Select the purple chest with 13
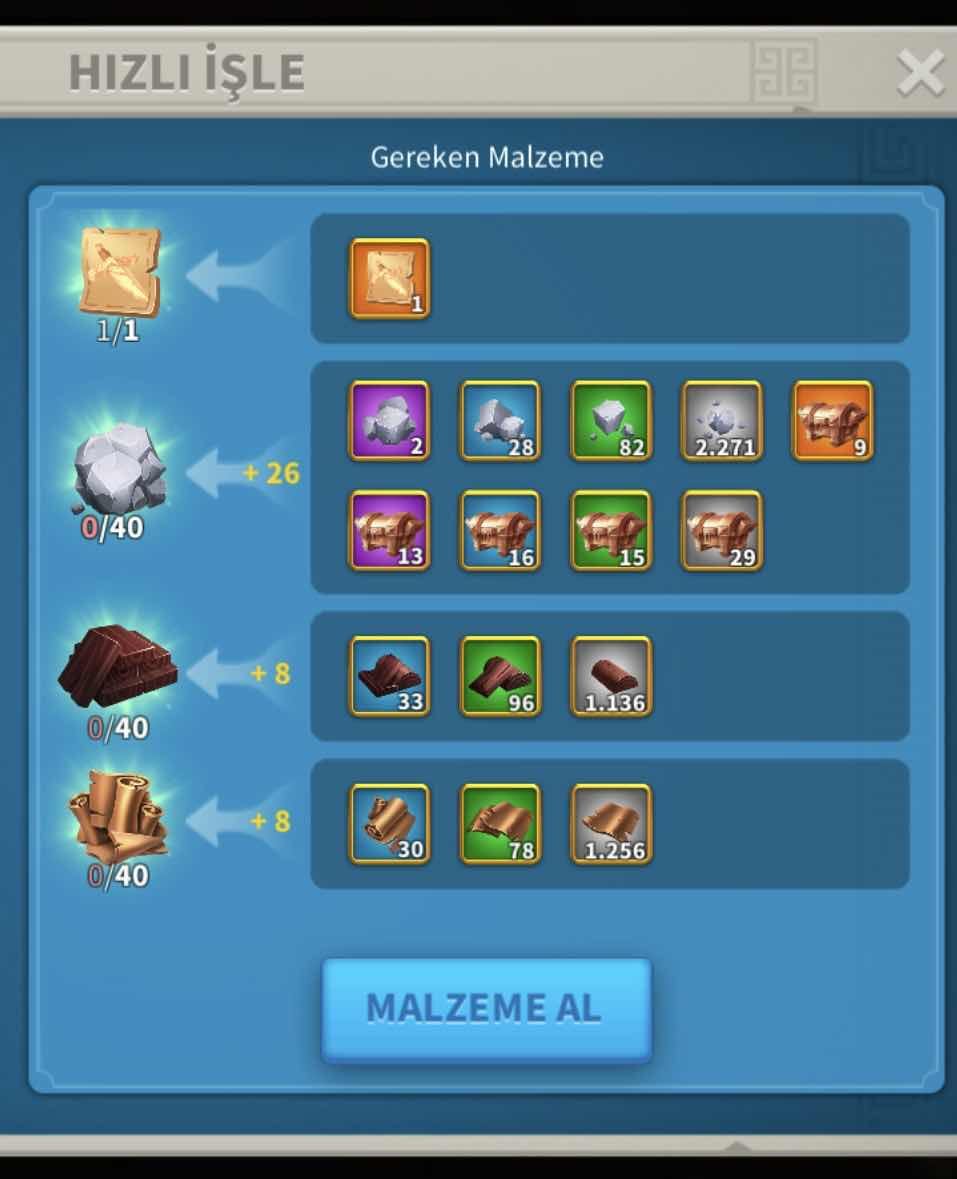This screenshot has height=1179, width=957. pyautogui.click(x=390, y=531)
